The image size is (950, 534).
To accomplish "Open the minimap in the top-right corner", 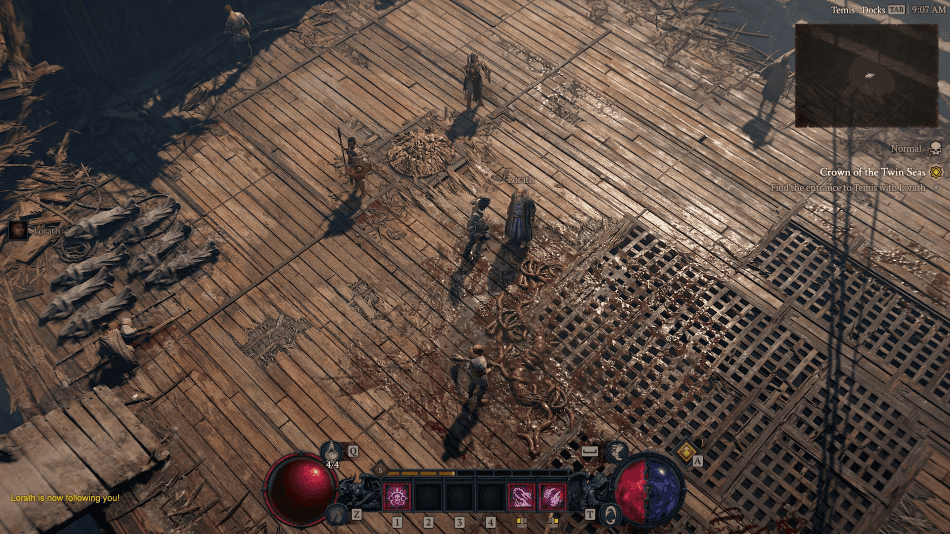I will [867, 75].
